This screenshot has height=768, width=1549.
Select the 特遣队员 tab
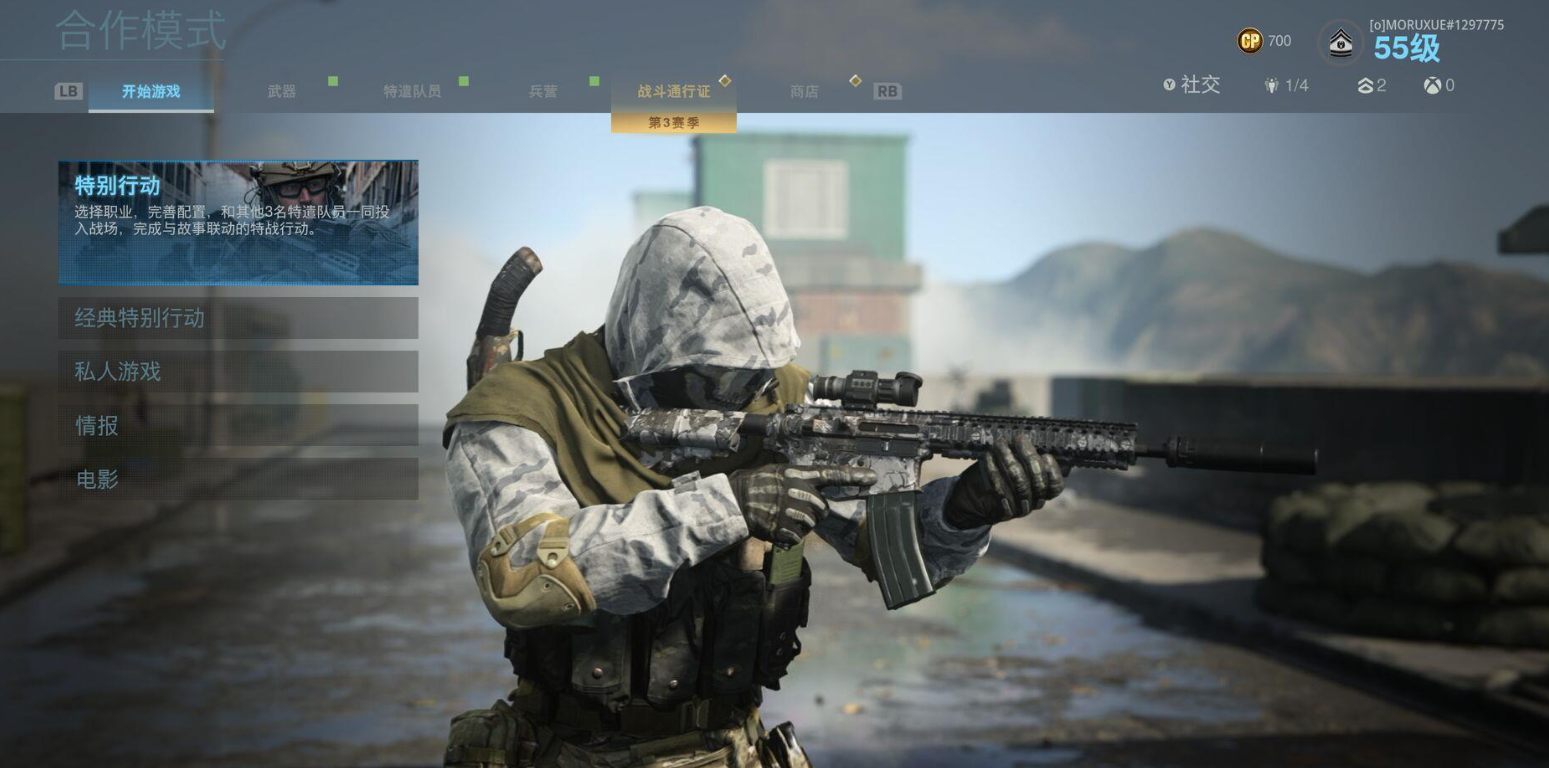(x=412, y=91)
